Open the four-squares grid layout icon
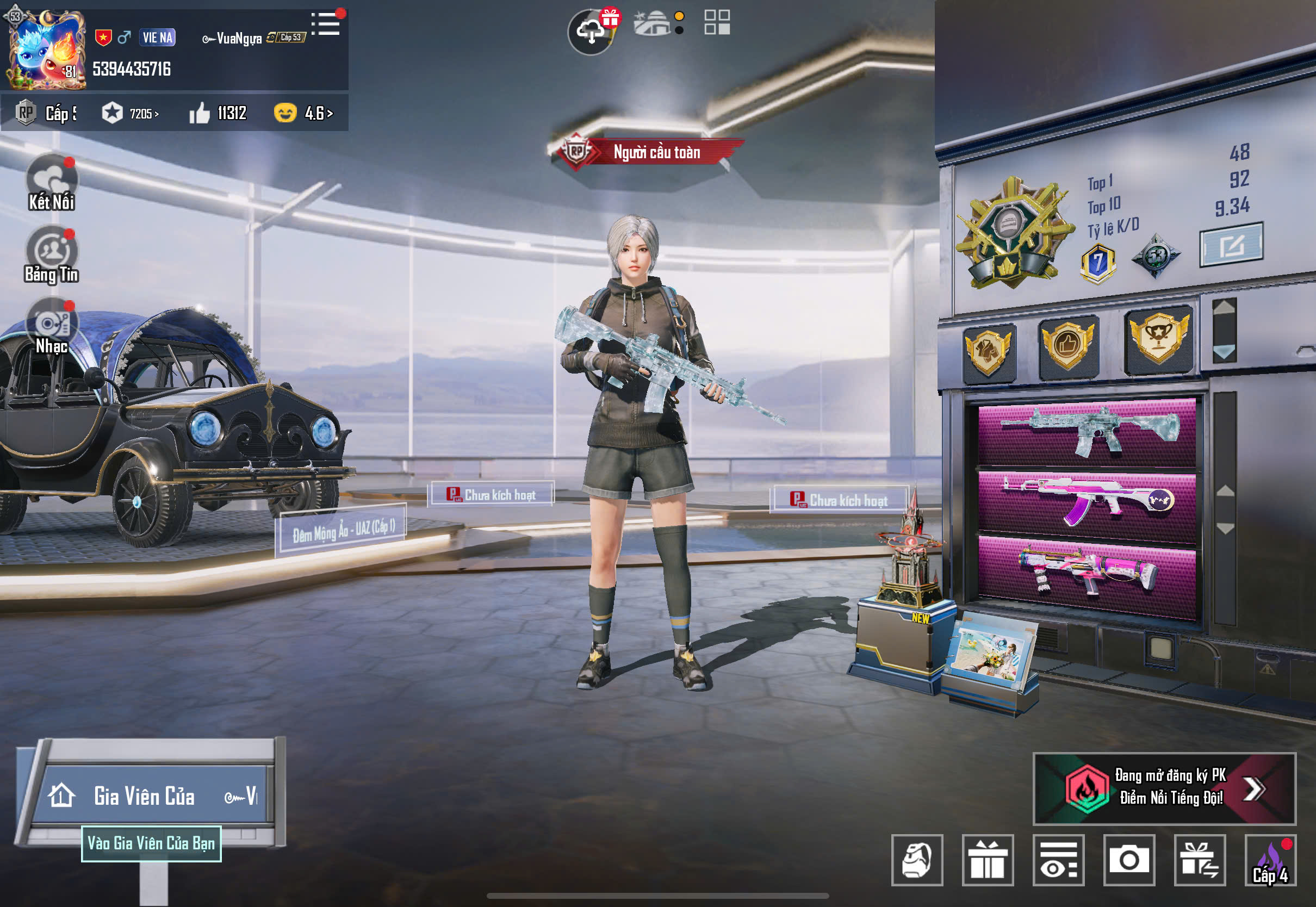The width and height of the screenshot is (1316, 907). point(717,23)
